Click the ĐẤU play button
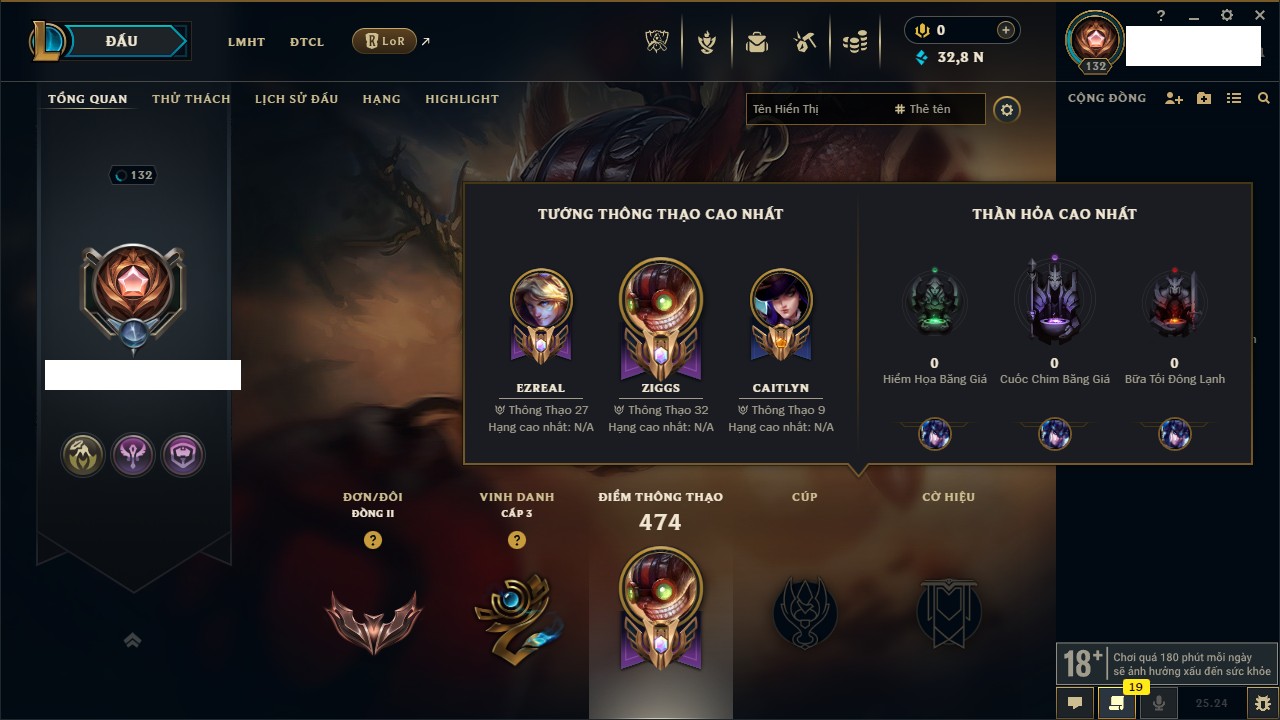 click(x=120, y=41)
